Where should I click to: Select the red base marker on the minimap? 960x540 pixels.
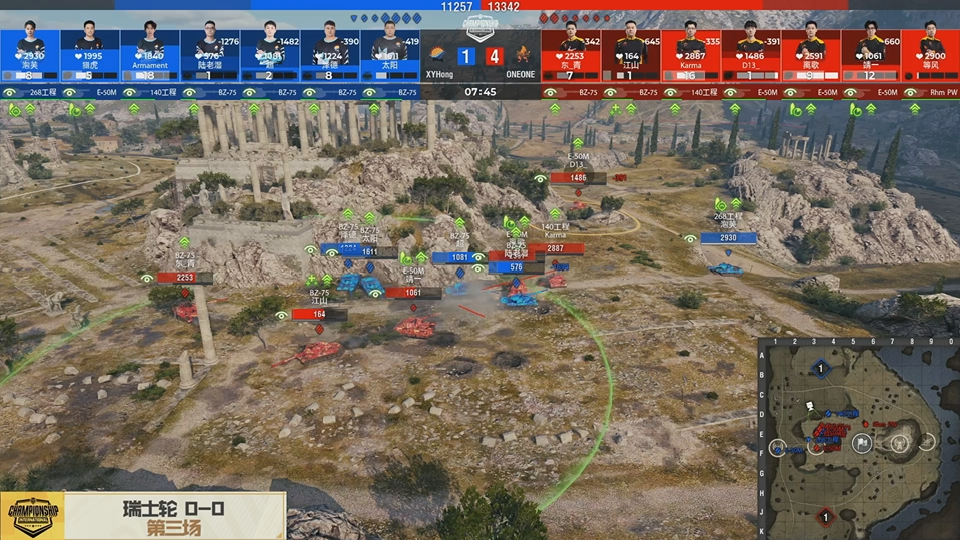click(825, 516)
